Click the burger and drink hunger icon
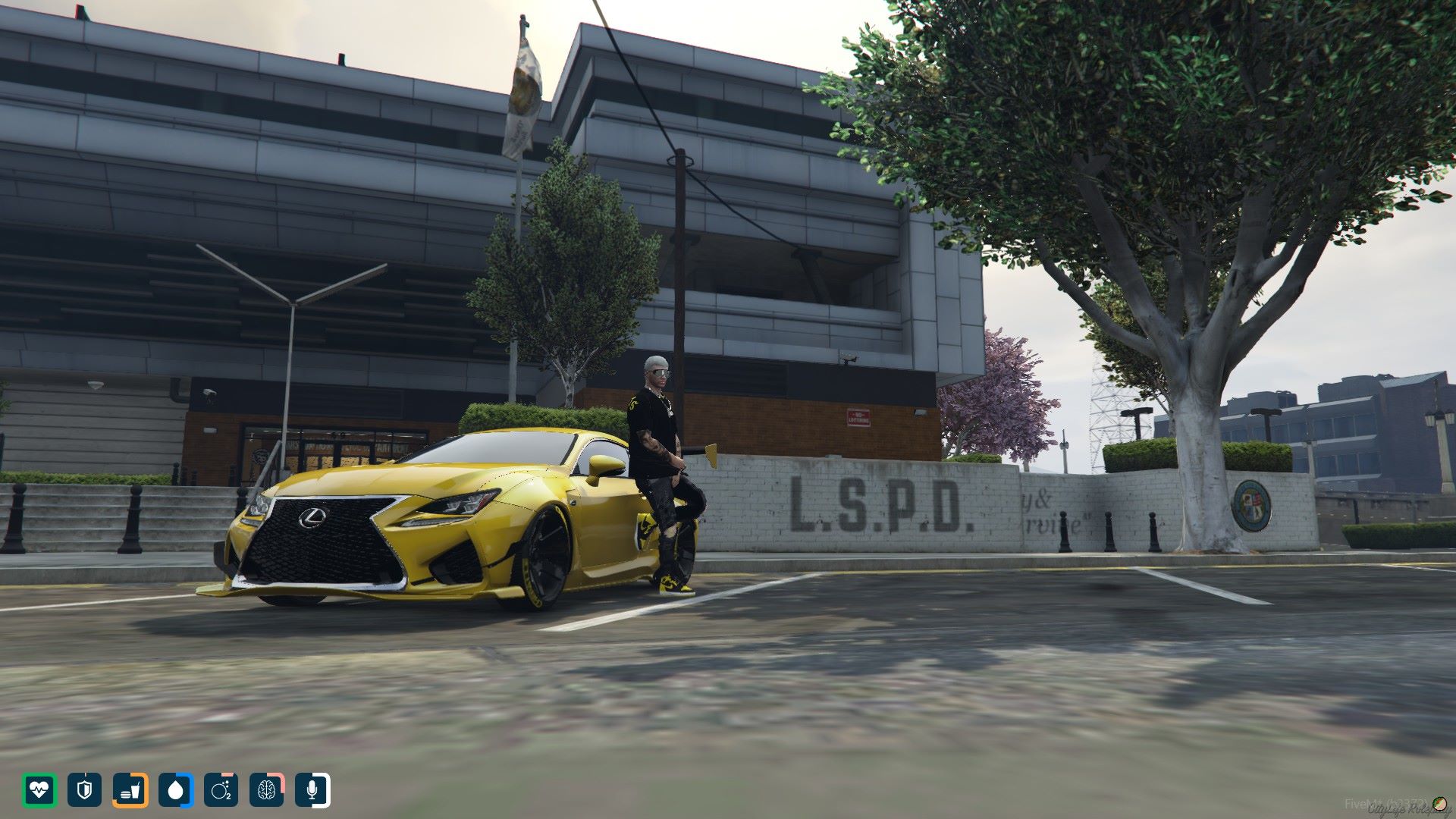Screen dimensions: 1456x819 (x=130, y=790)
